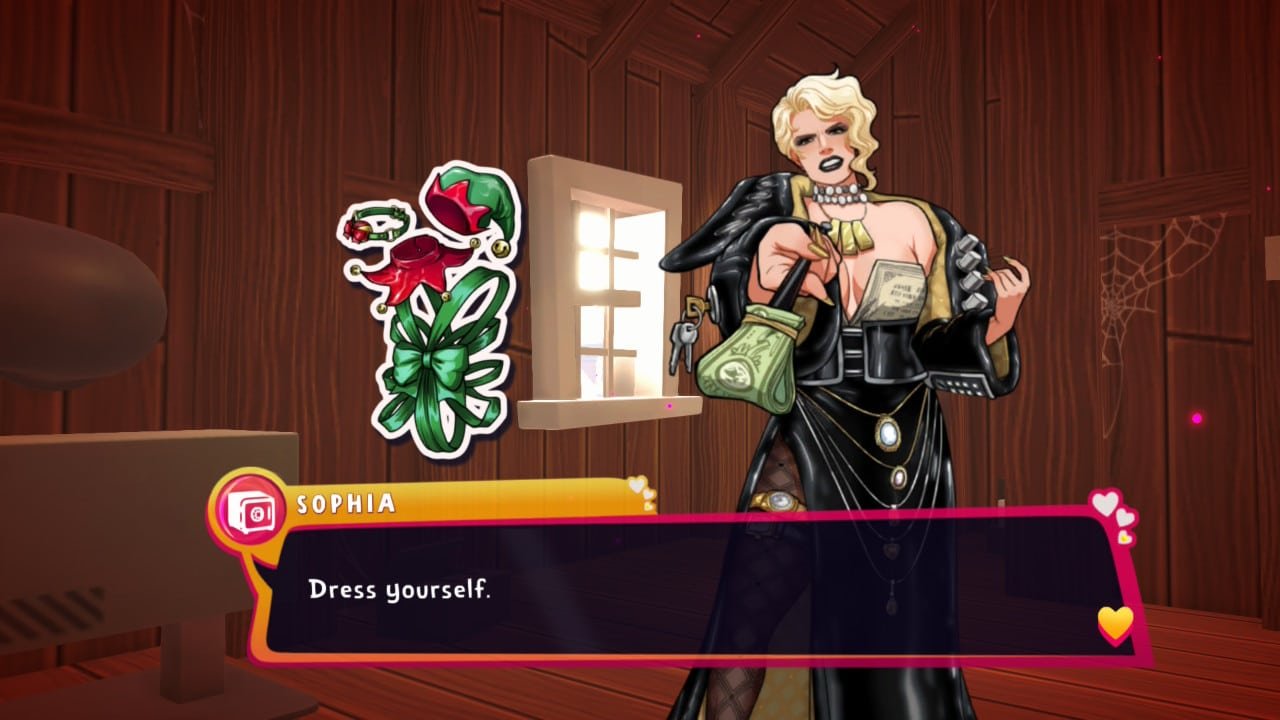
Task: Click the yellow heart continue icon
Action: (1113, 622)
